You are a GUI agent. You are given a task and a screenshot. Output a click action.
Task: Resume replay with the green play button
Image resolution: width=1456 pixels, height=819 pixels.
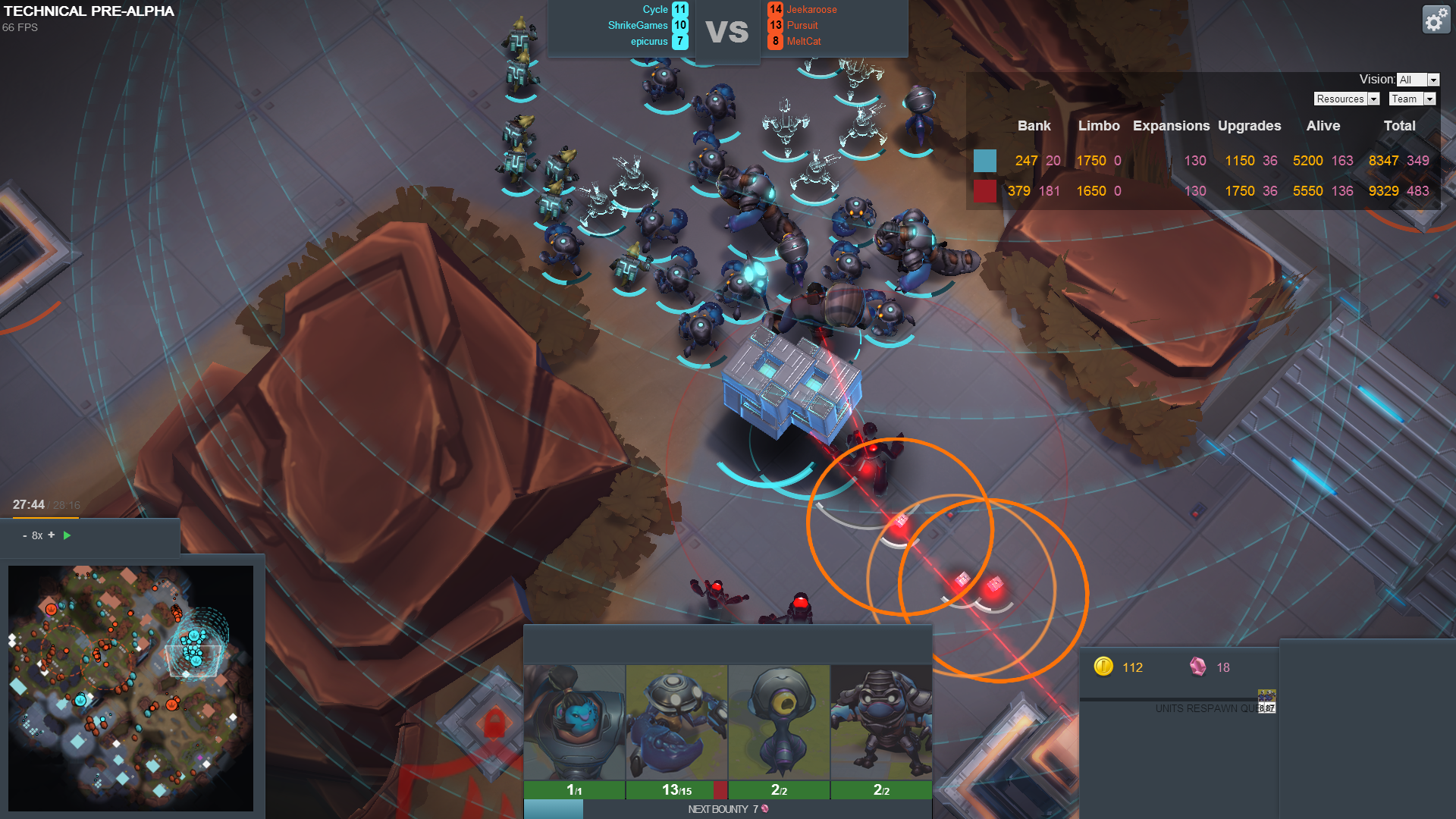point(67,535)
